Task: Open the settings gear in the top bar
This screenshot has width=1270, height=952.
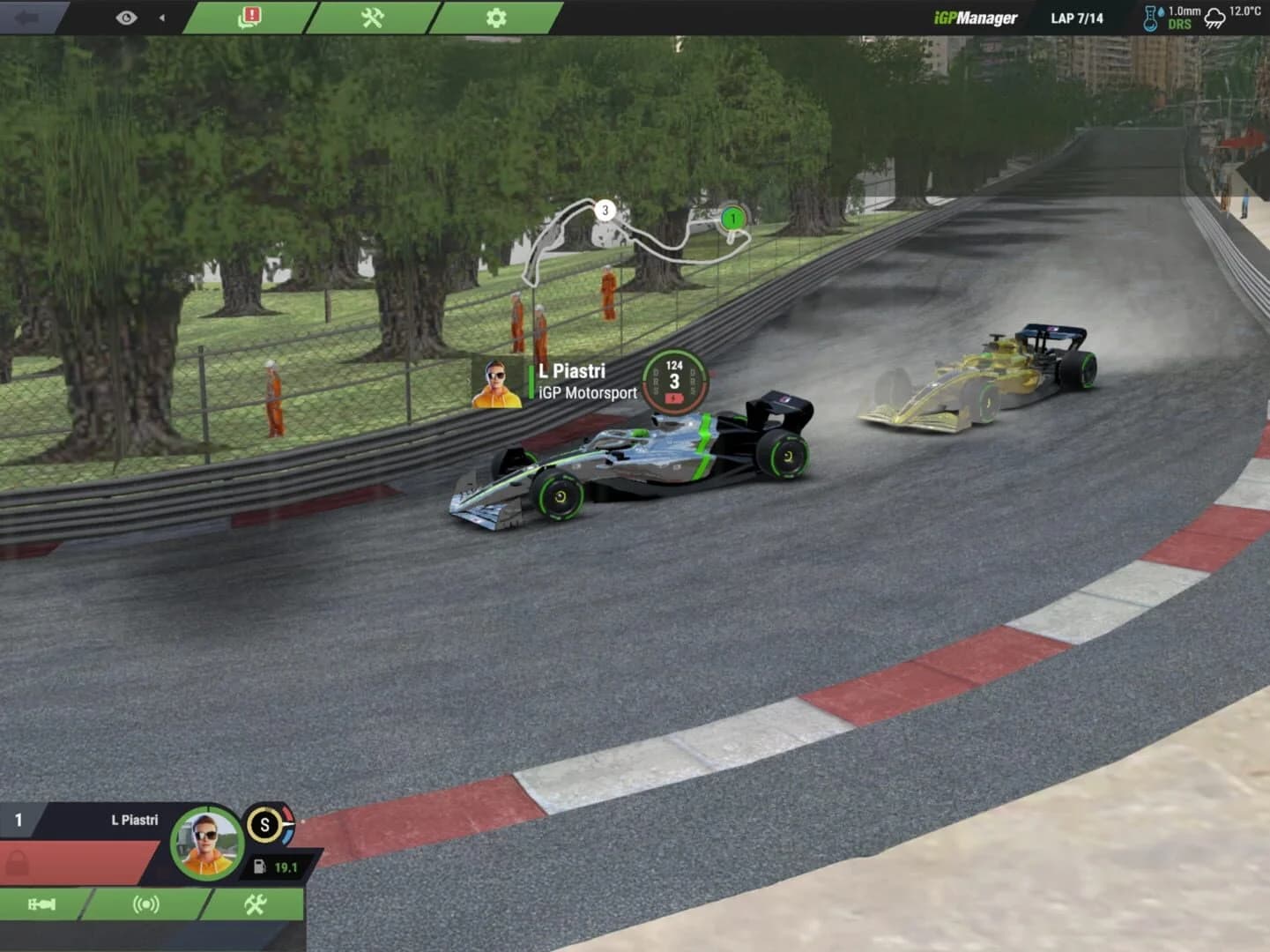Action: pos(497,17)
